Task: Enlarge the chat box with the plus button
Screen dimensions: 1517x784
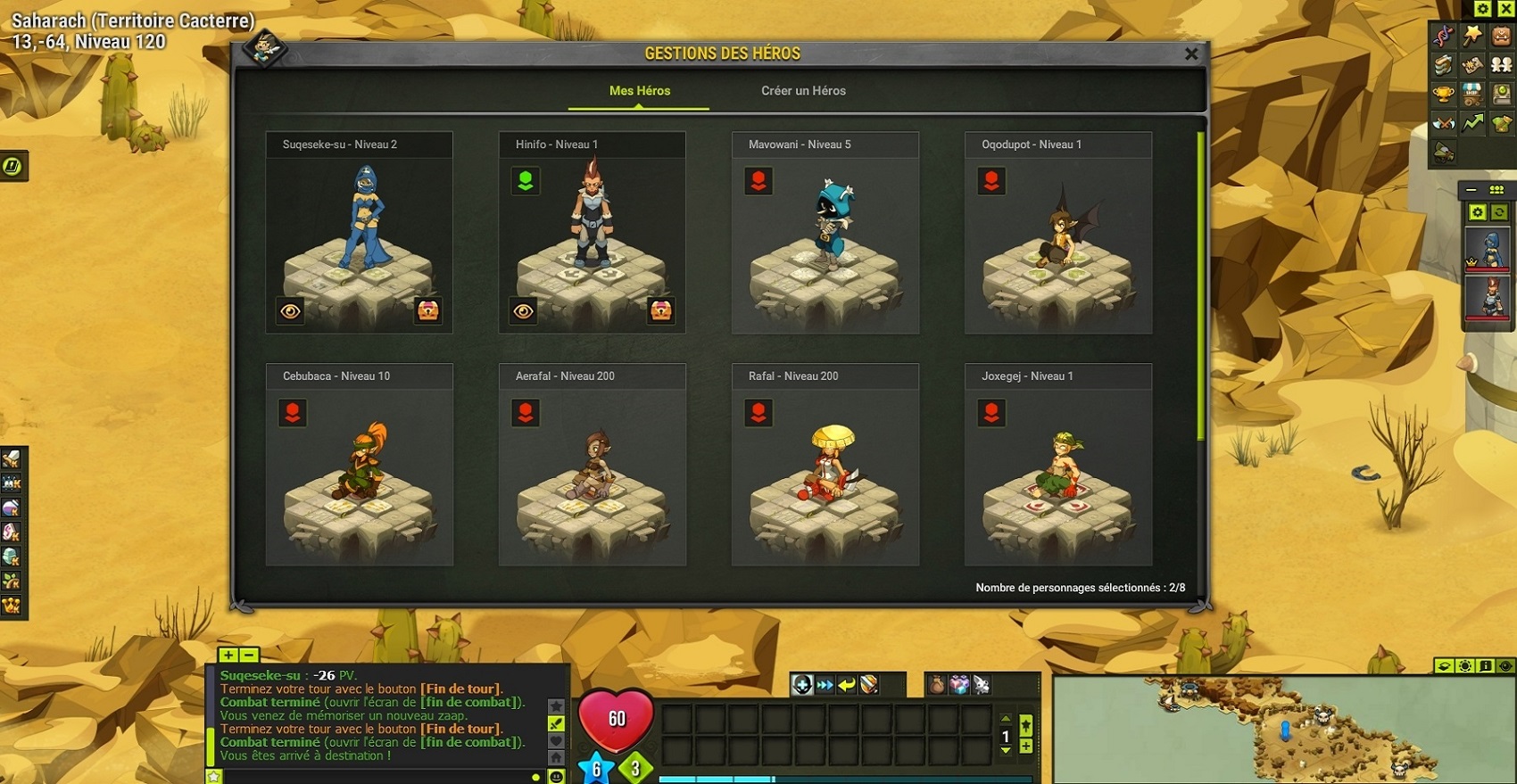Action: point(228,655)
